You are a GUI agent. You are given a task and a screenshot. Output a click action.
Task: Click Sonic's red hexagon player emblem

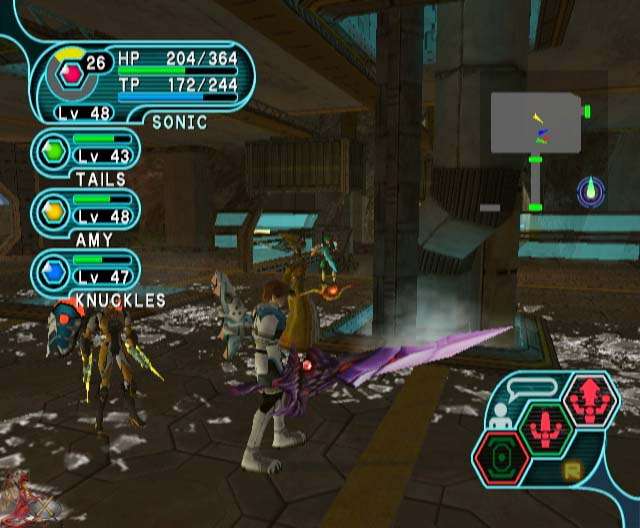[x=70, y=72]
